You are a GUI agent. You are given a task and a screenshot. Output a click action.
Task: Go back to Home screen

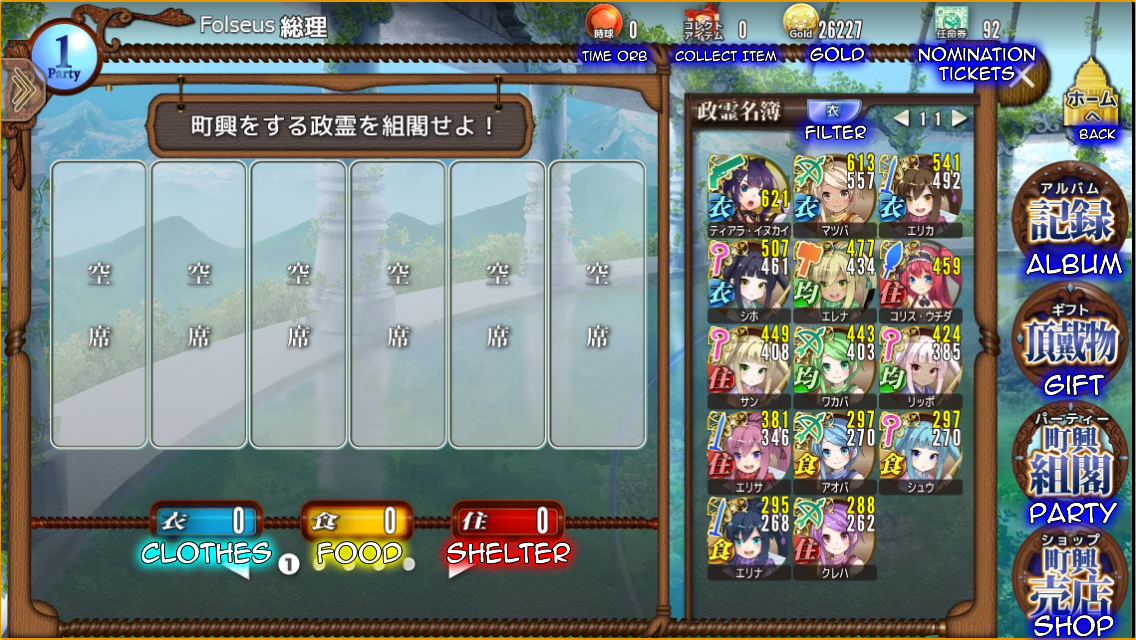[x=1092, y=98]
